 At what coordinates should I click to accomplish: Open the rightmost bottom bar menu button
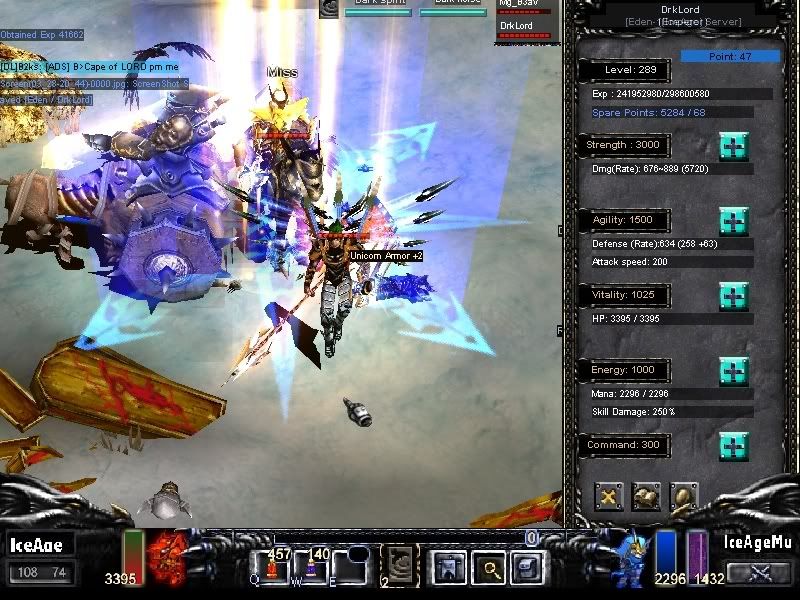point(528,568)
